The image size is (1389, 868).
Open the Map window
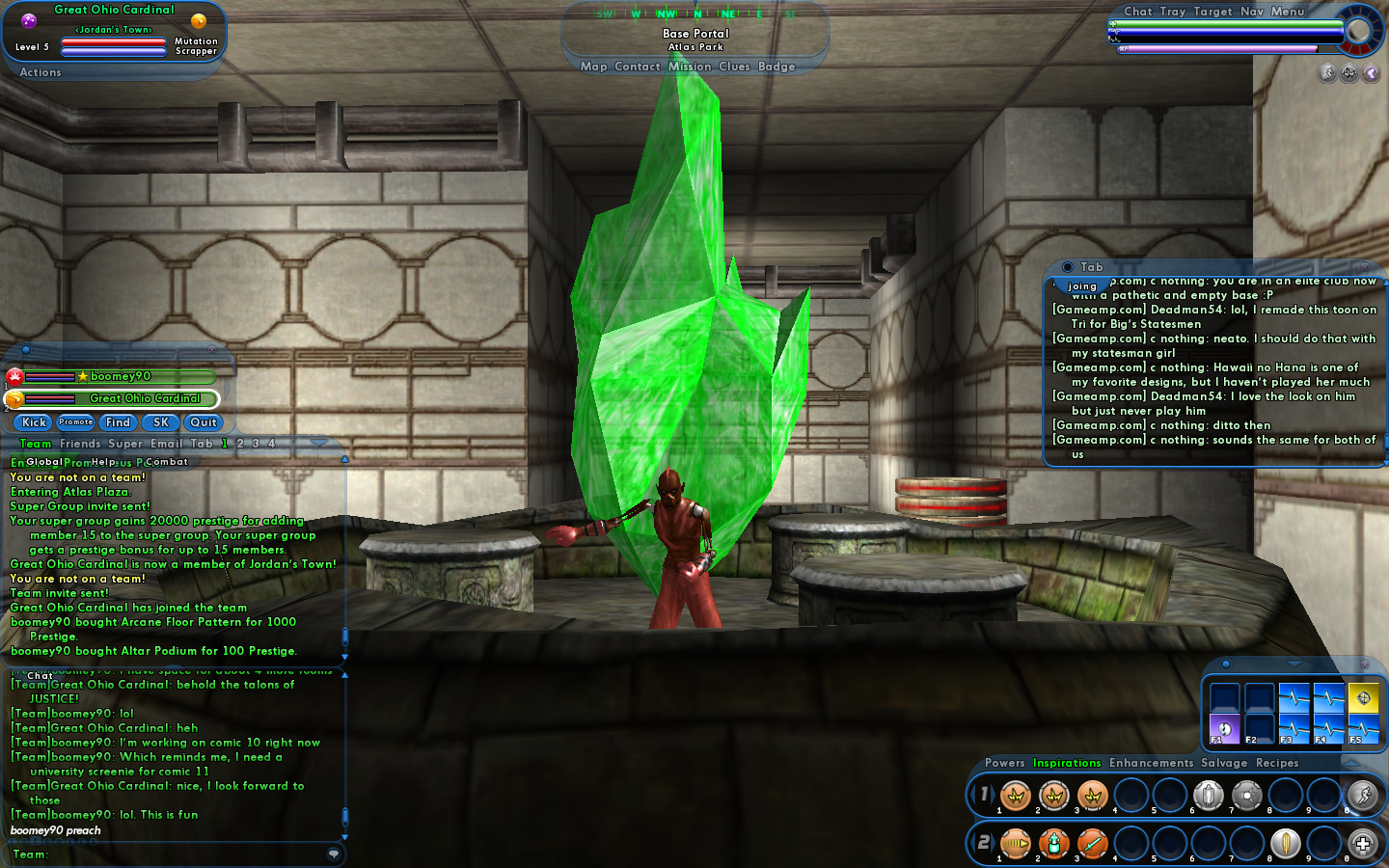tap(593, 67)
